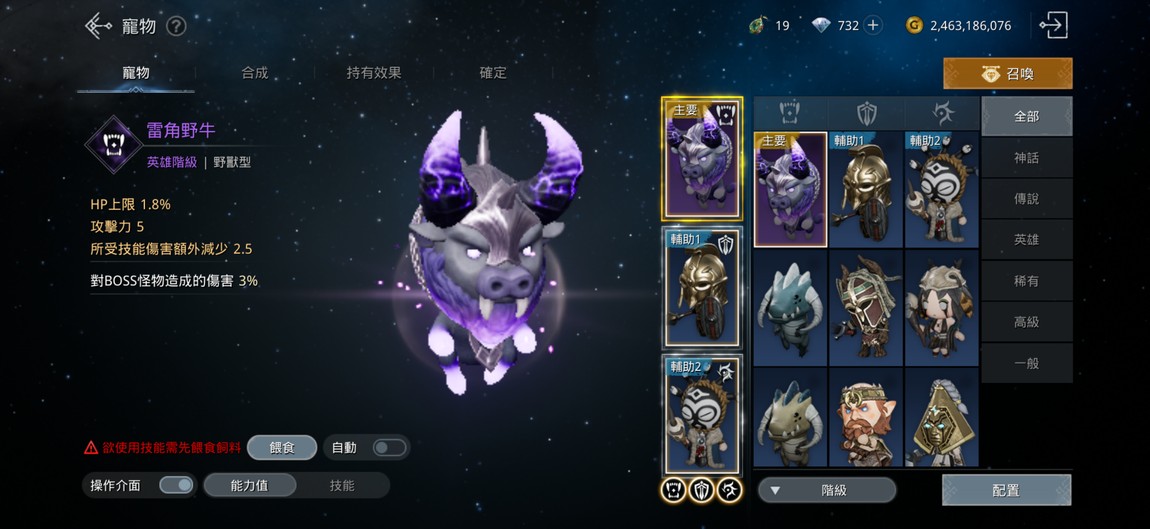Confirm with the 配置 button
Image resolution: width=1150 pixels, height=529 pixels.
pyautogui.click(x=1006, y=490)
